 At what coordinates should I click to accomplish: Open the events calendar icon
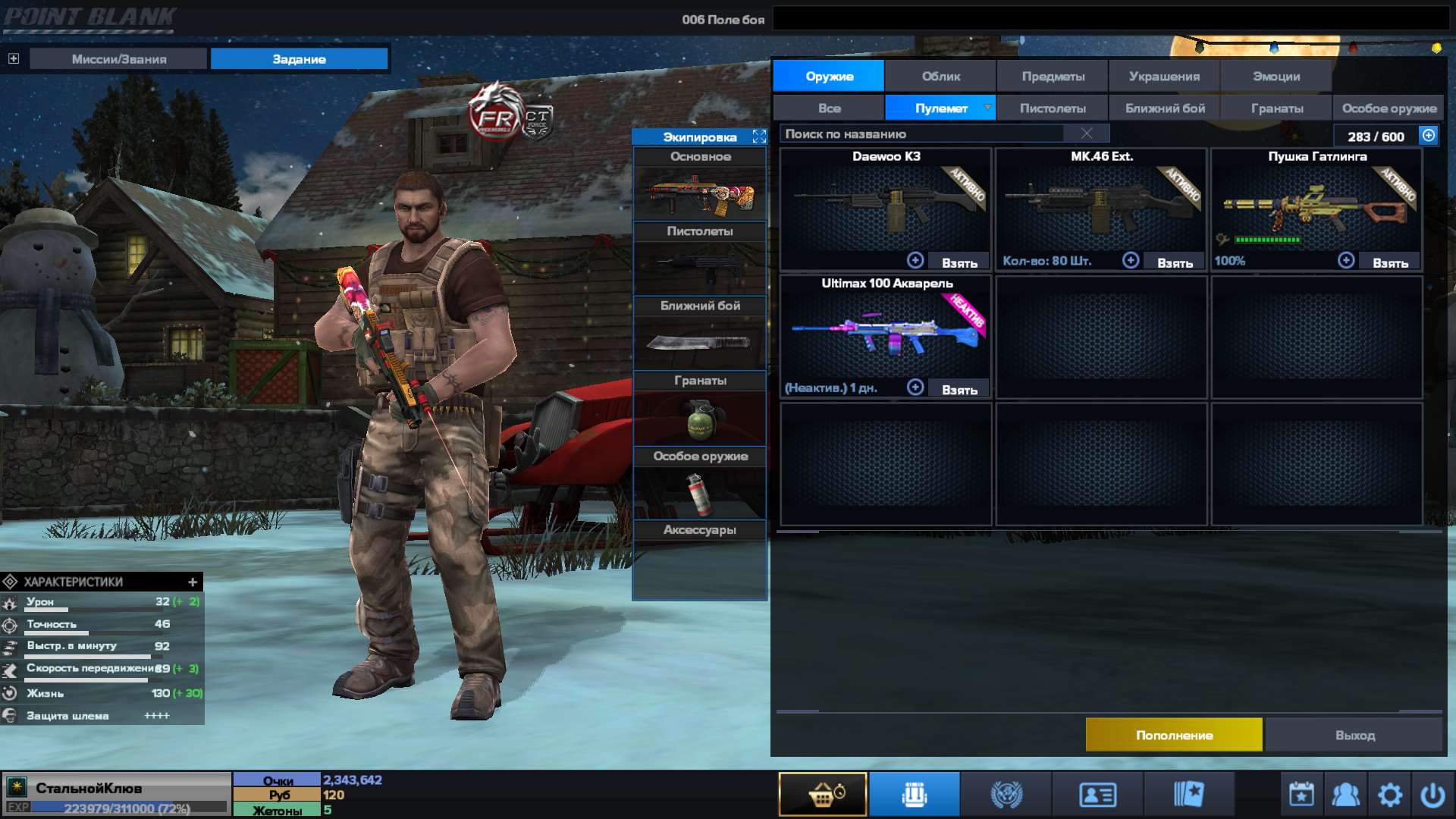[1300, 793]
